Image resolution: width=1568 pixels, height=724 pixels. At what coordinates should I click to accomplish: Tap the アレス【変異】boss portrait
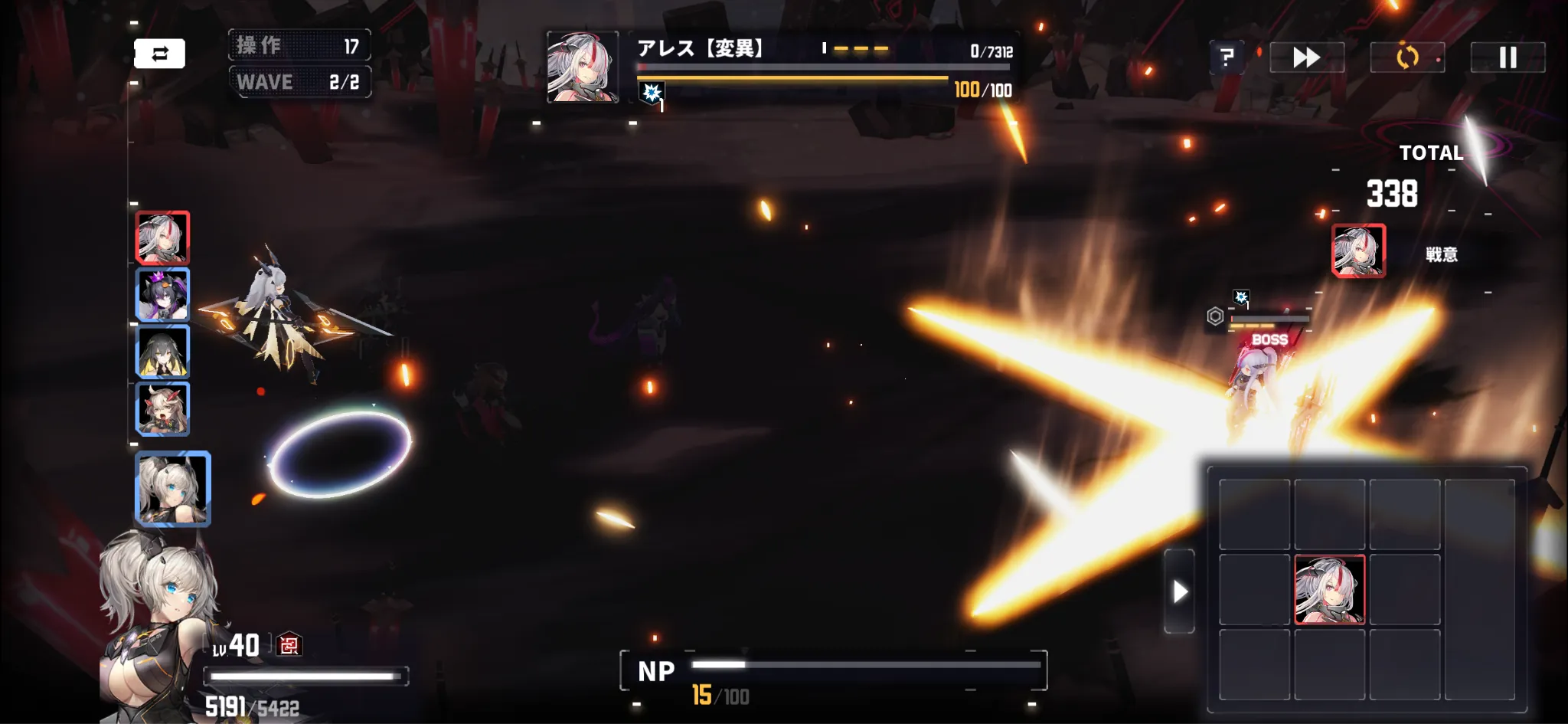click(583, 67)
